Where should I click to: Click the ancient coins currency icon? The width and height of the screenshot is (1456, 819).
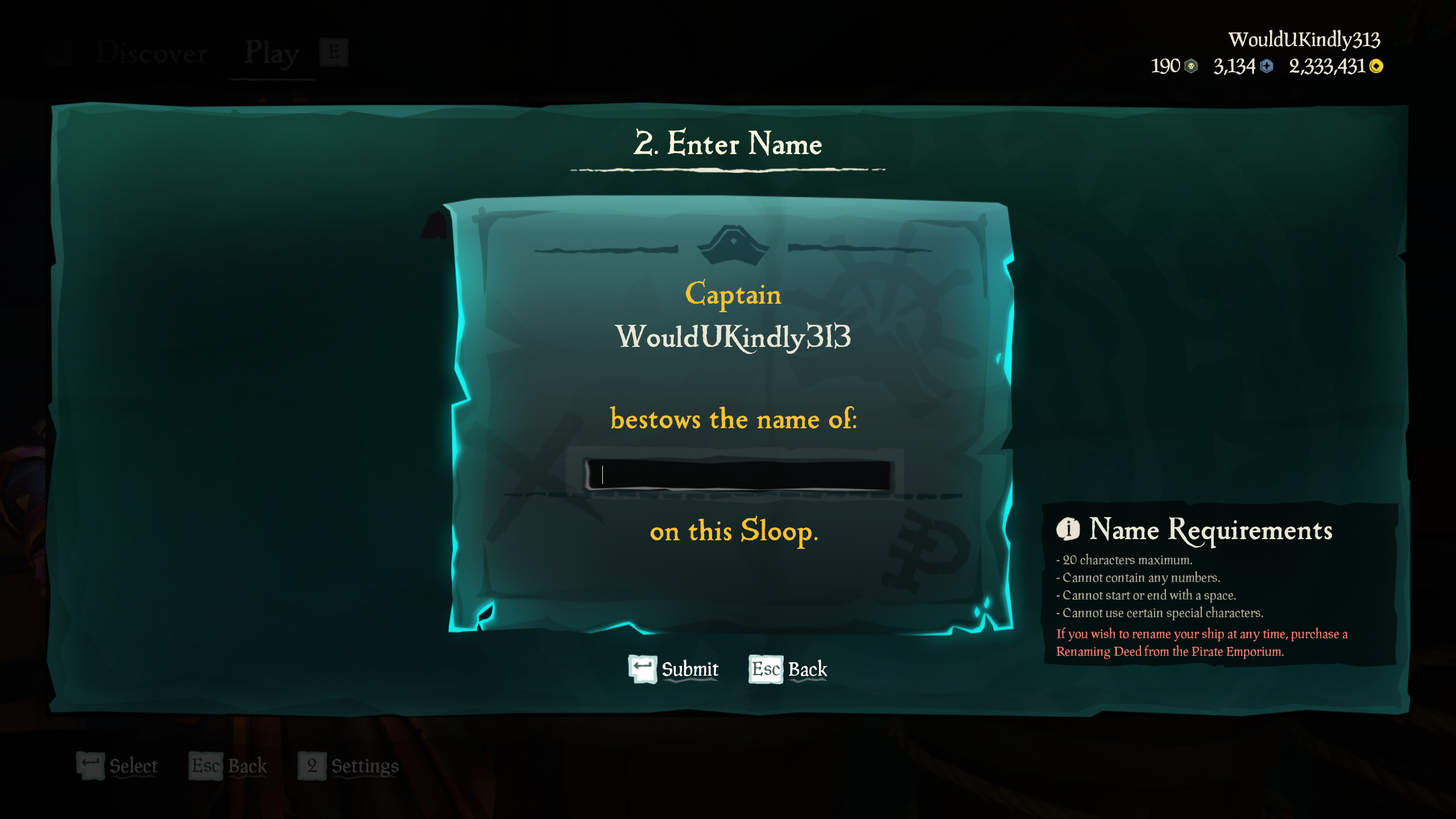tap(1266, 67)
